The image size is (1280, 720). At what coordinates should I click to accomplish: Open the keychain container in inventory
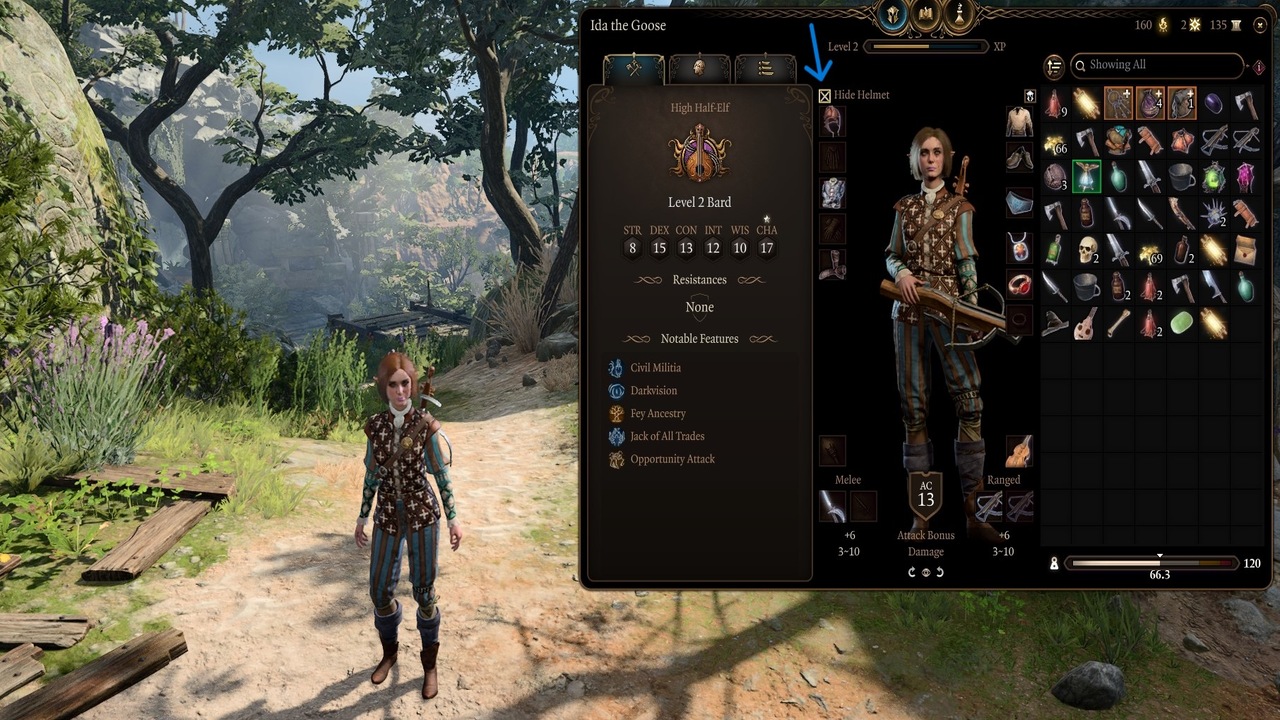[x=1118, y=103]
